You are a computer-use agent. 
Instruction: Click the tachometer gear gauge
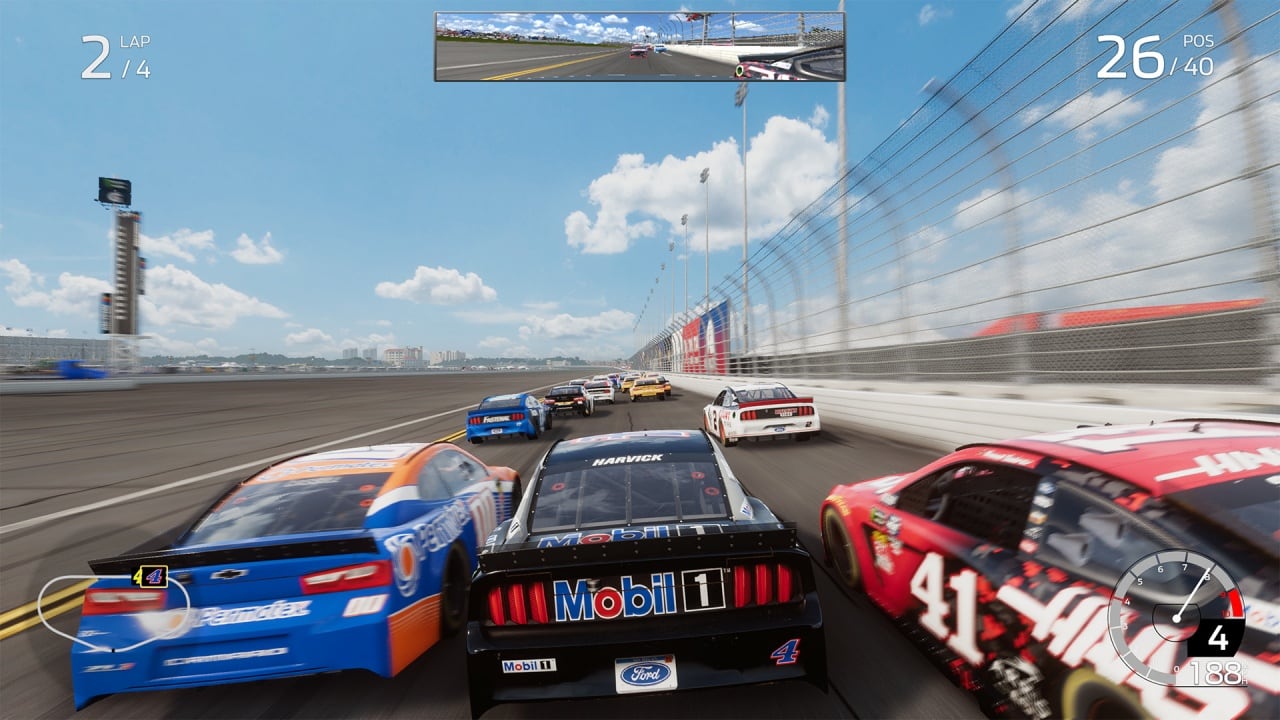[x=1176, y=617]
